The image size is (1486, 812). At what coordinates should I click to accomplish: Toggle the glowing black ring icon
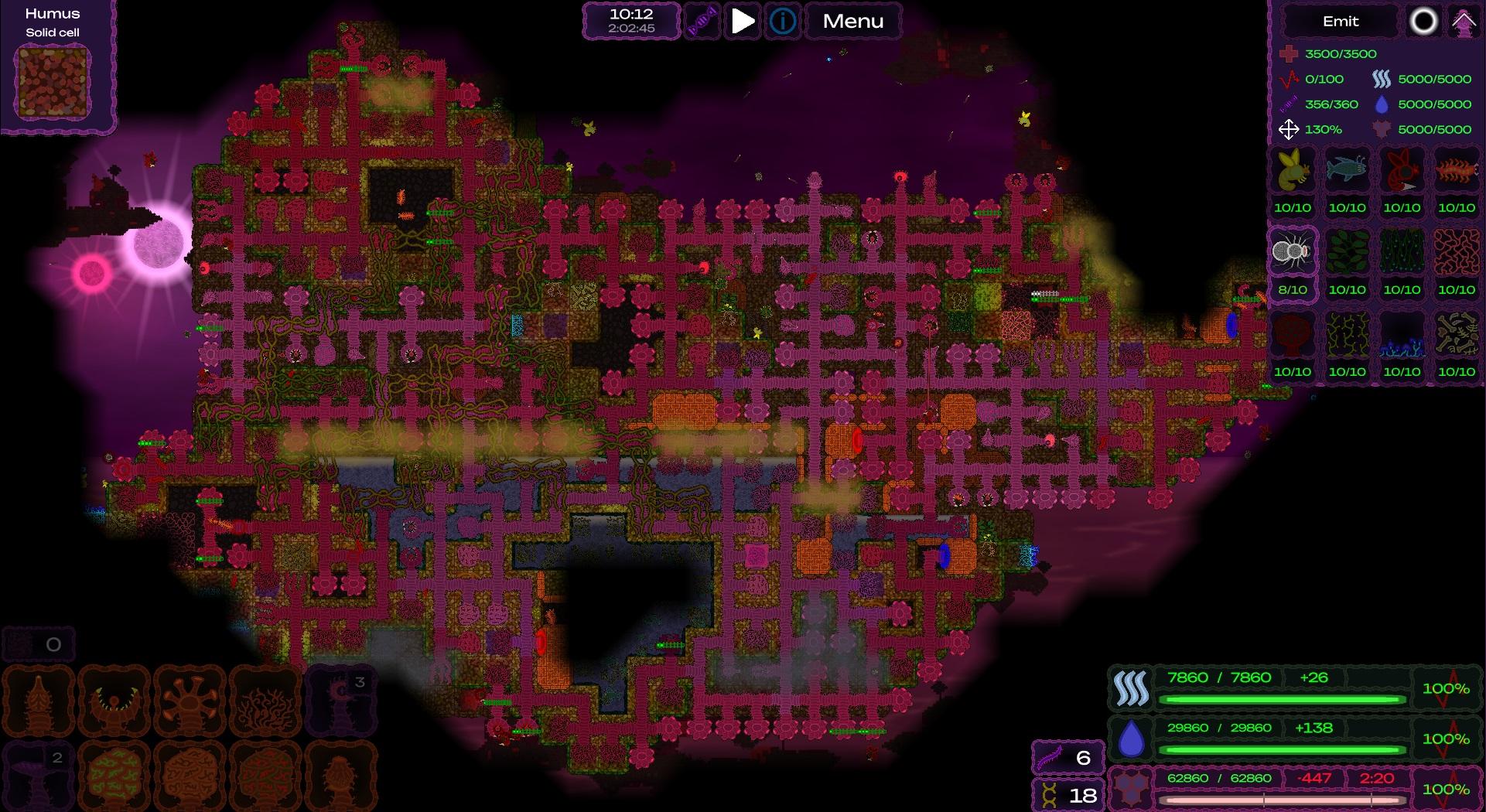click(x=1423, y=21)
